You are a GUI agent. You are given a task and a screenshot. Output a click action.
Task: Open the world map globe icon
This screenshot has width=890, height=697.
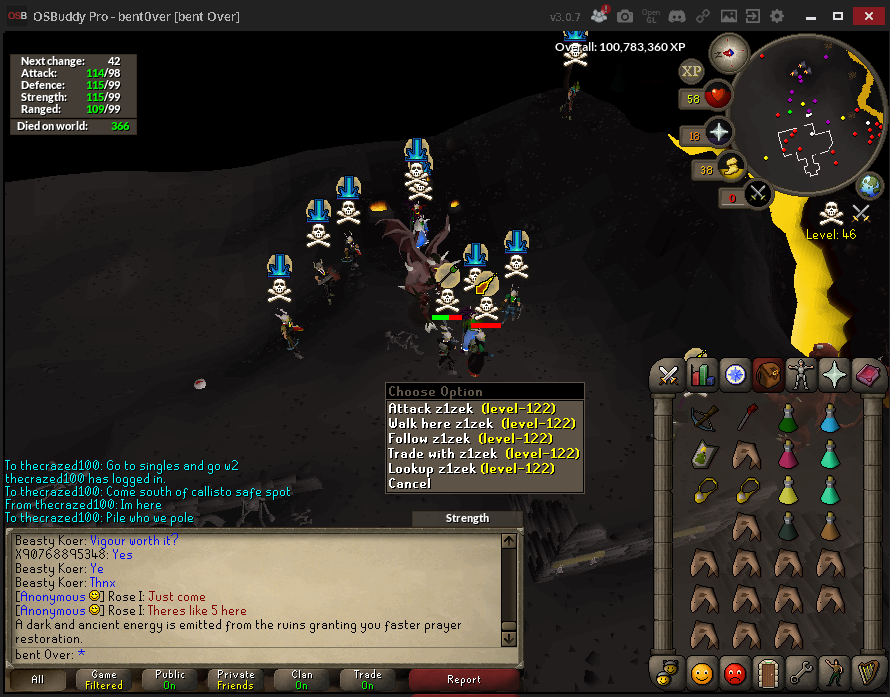coord(870,186)
